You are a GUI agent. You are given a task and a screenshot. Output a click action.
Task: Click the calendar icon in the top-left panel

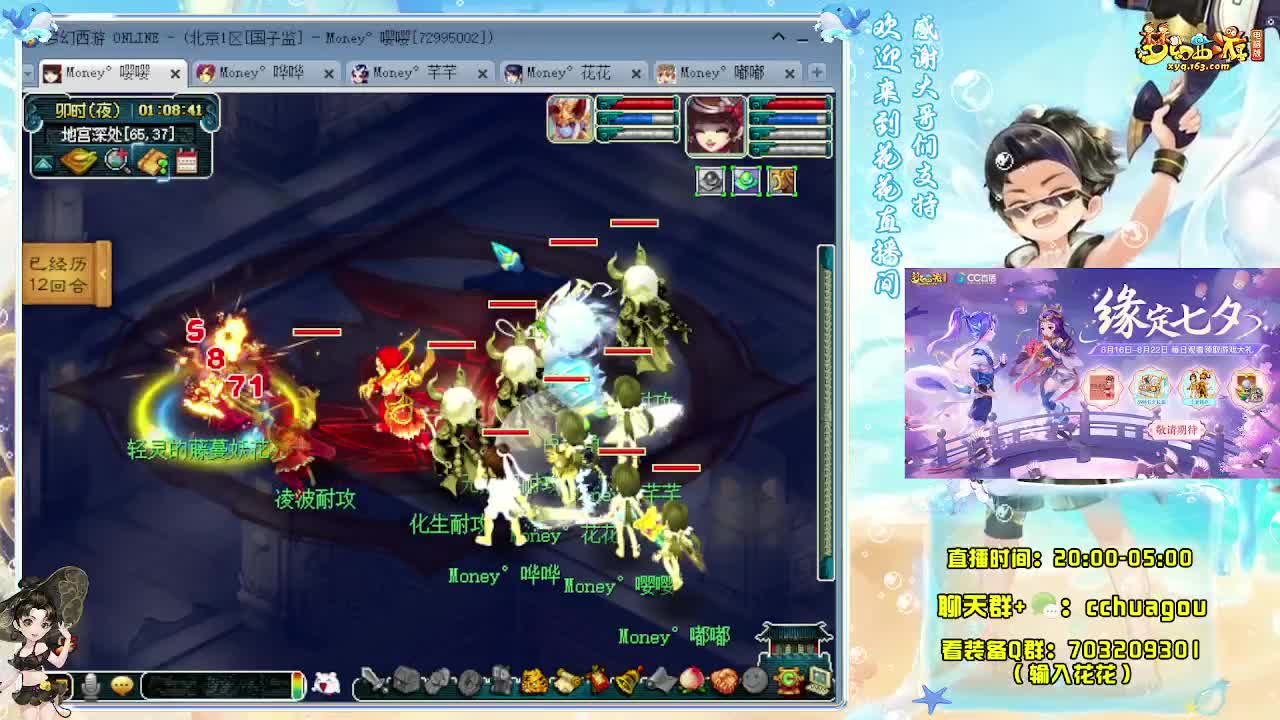[187, 162]
